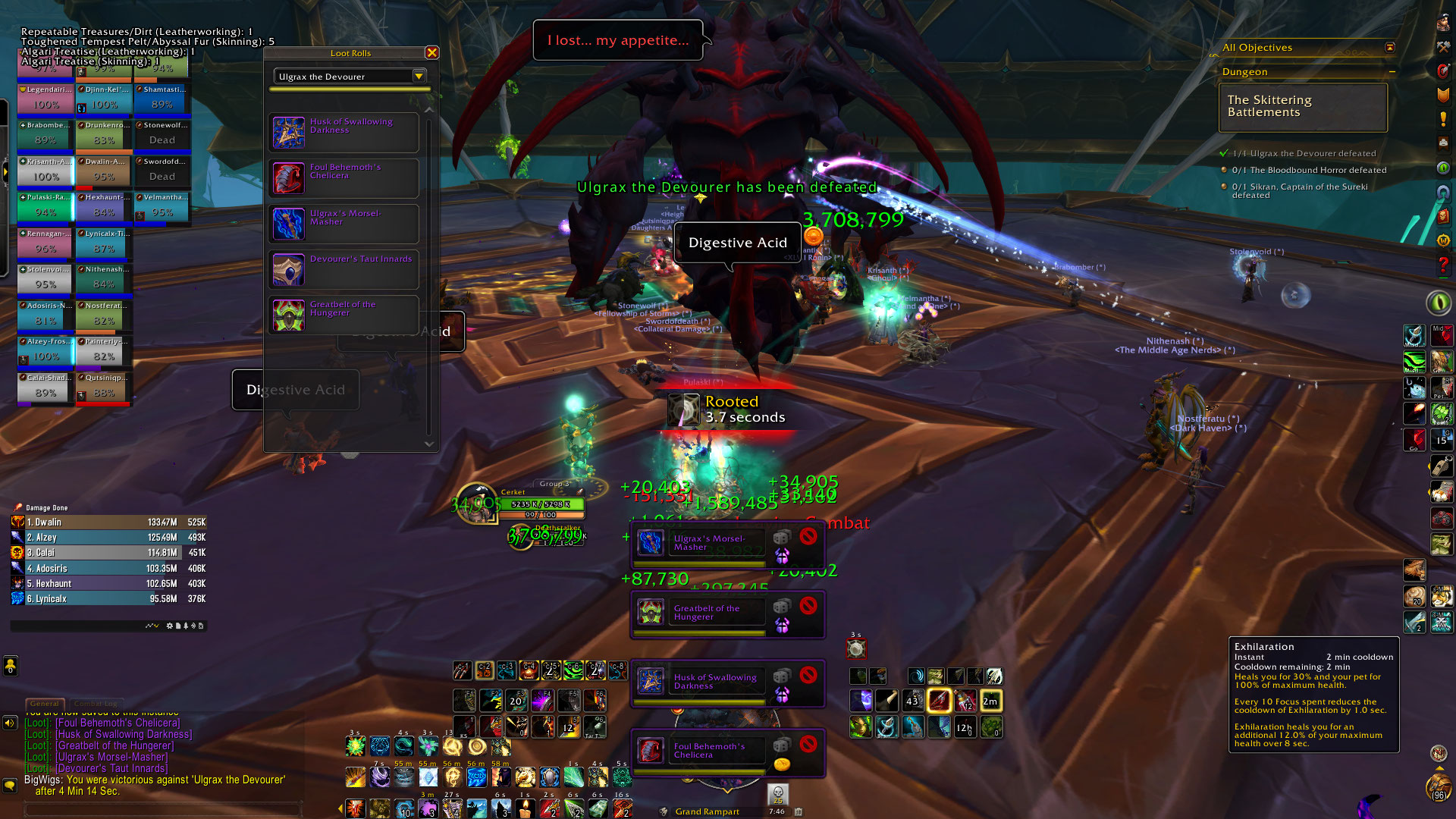Click the Greatbelt of the Hungerer chat loot link
The width and height of the screenshot is (1456, 819).
click(115, 745)
